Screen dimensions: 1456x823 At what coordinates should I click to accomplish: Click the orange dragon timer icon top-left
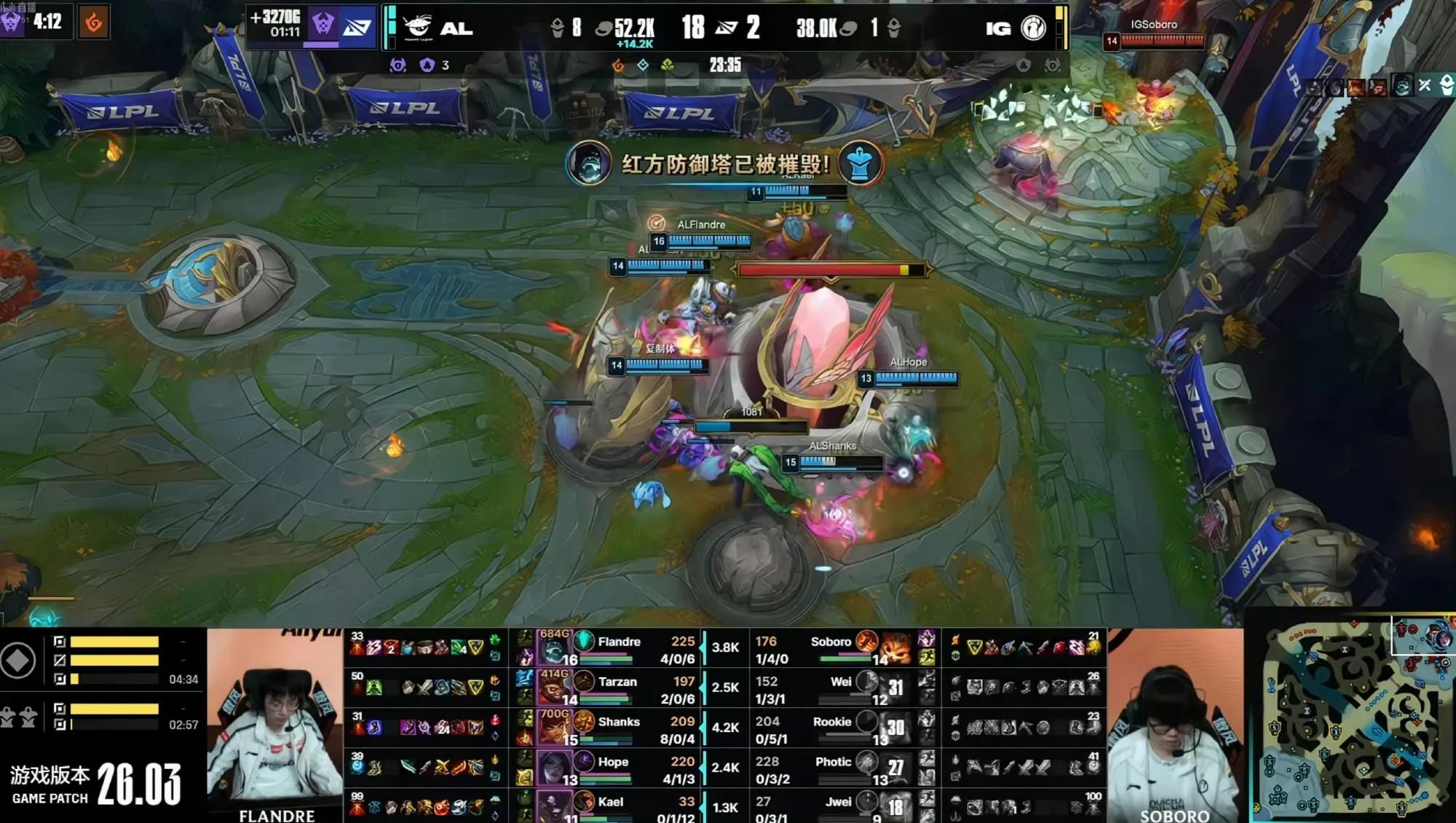(93, 22)
